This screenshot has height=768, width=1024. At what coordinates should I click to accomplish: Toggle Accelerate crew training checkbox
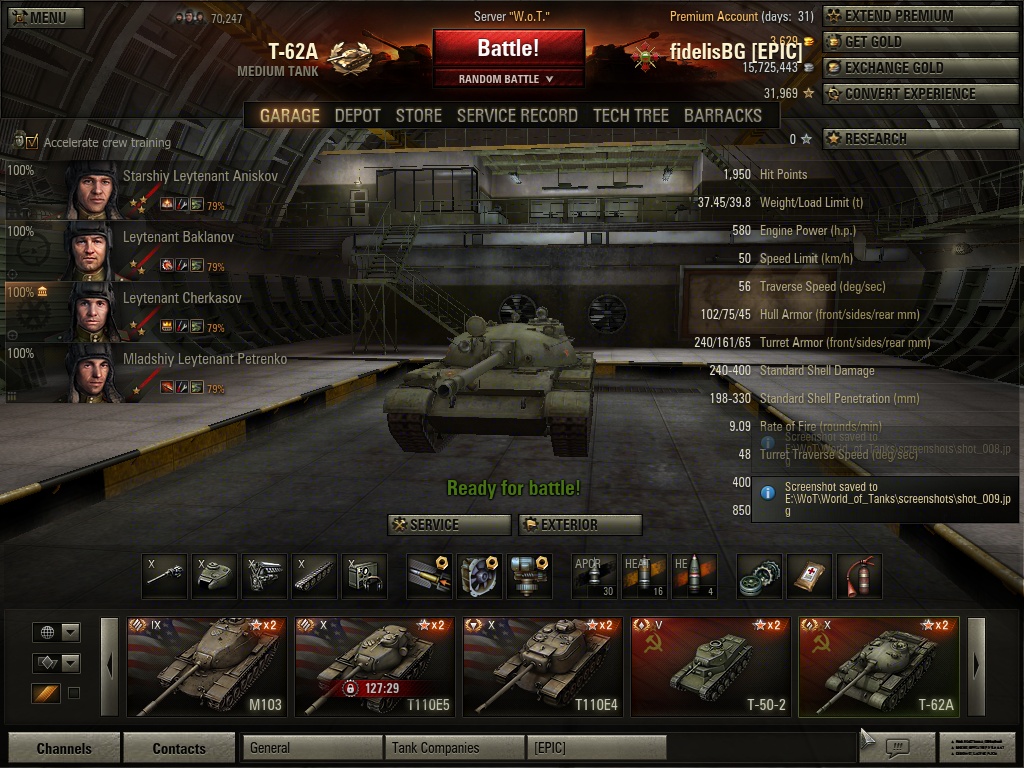click(x=32, y=142)
